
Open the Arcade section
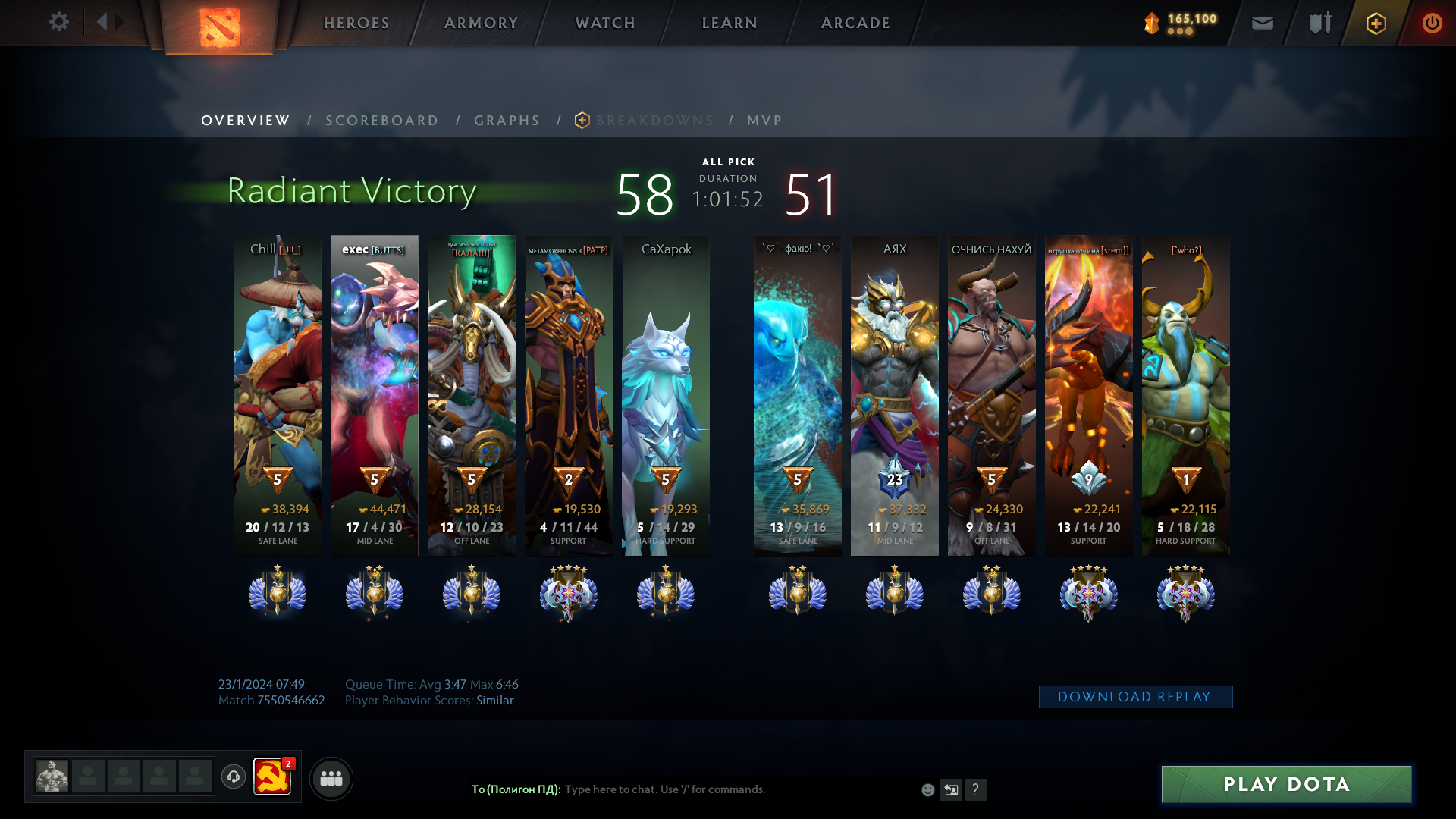(855, 23)
